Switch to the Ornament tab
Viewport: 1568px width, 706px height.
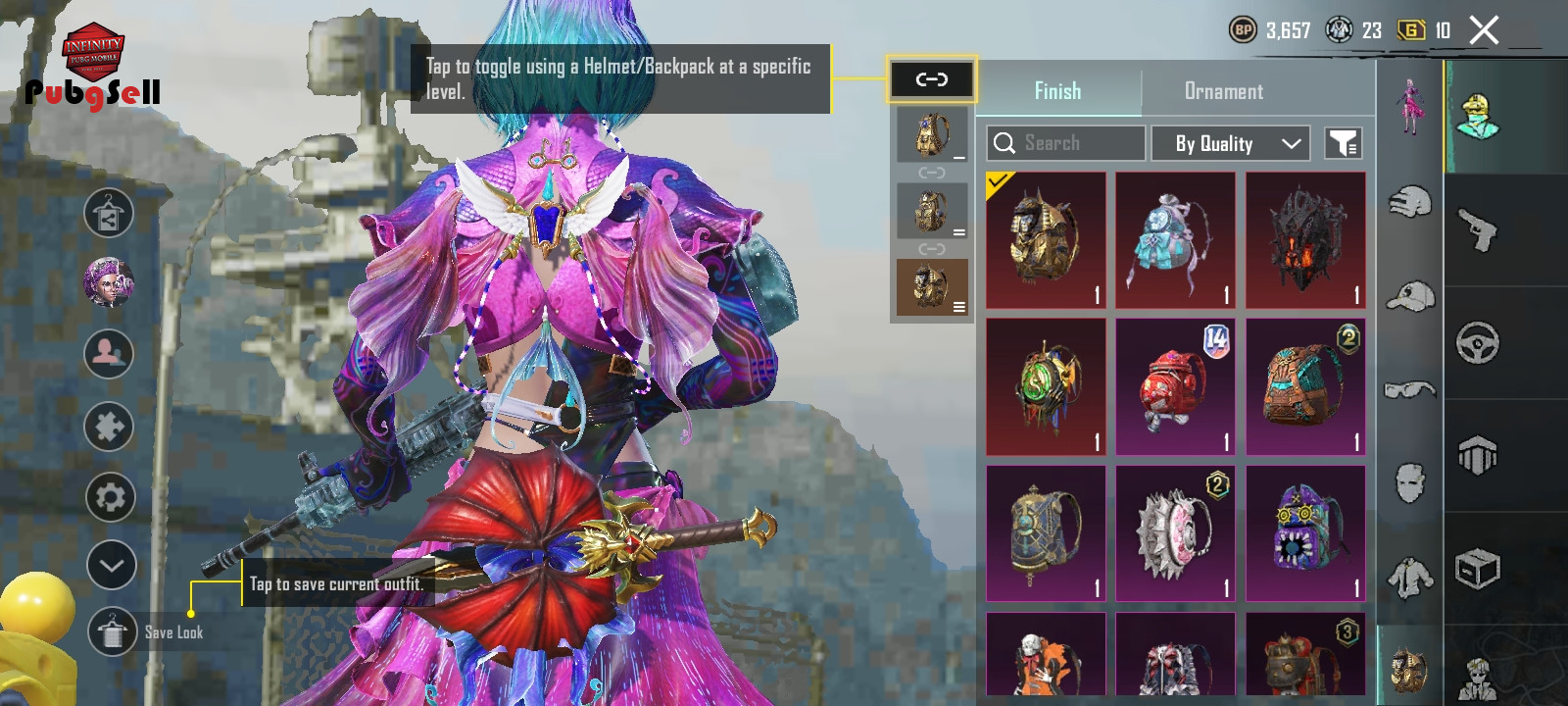(x=1223, y=91)
